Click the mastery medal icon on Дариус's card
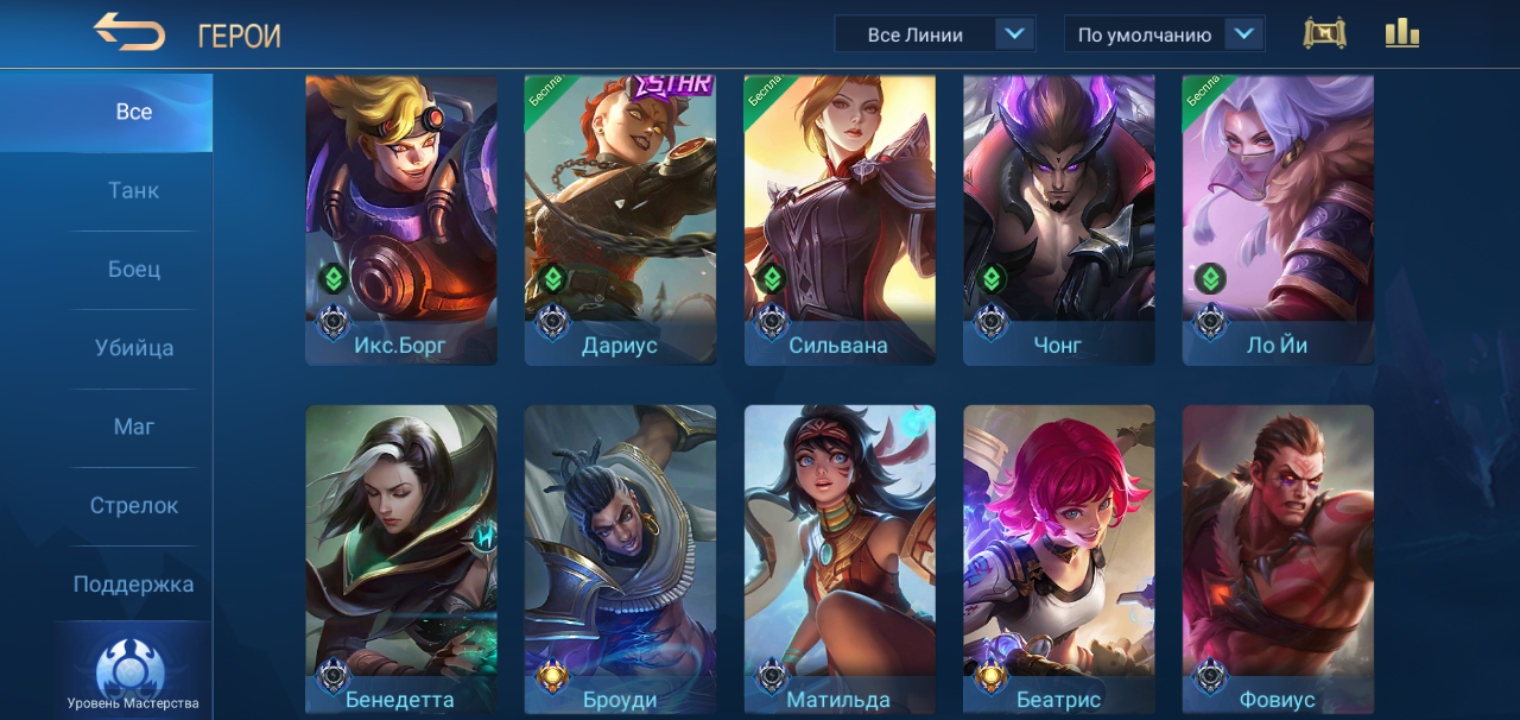This screenshot has width=1520, height=720. pos(551,322)
